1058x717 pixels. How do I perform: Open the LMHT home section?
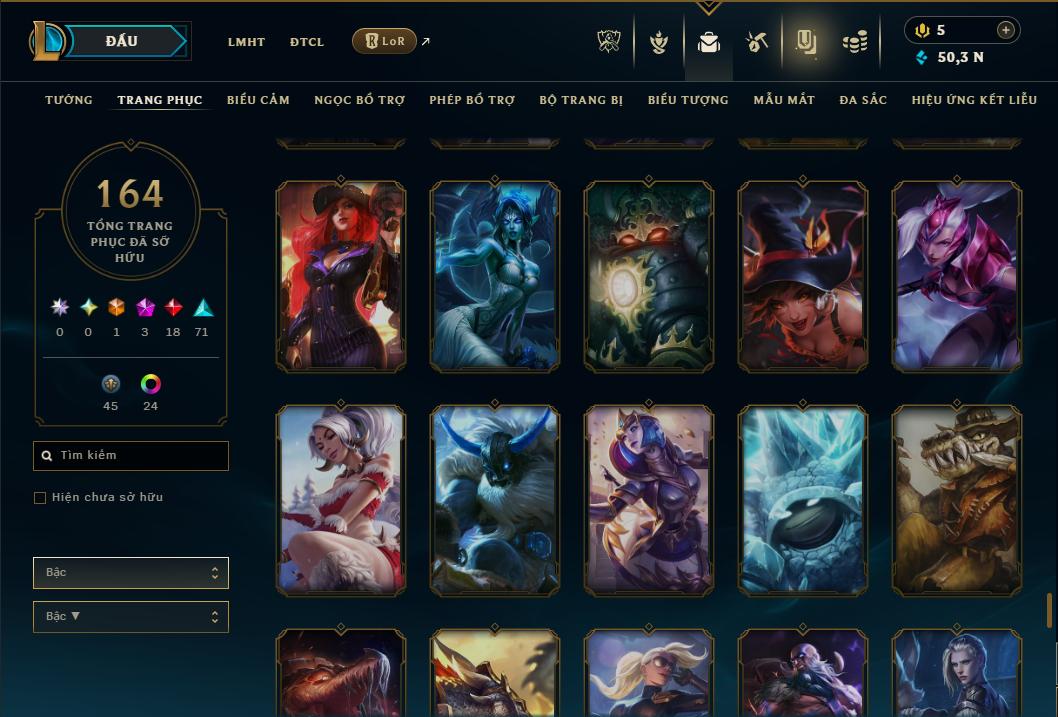[x=246, y=42]
